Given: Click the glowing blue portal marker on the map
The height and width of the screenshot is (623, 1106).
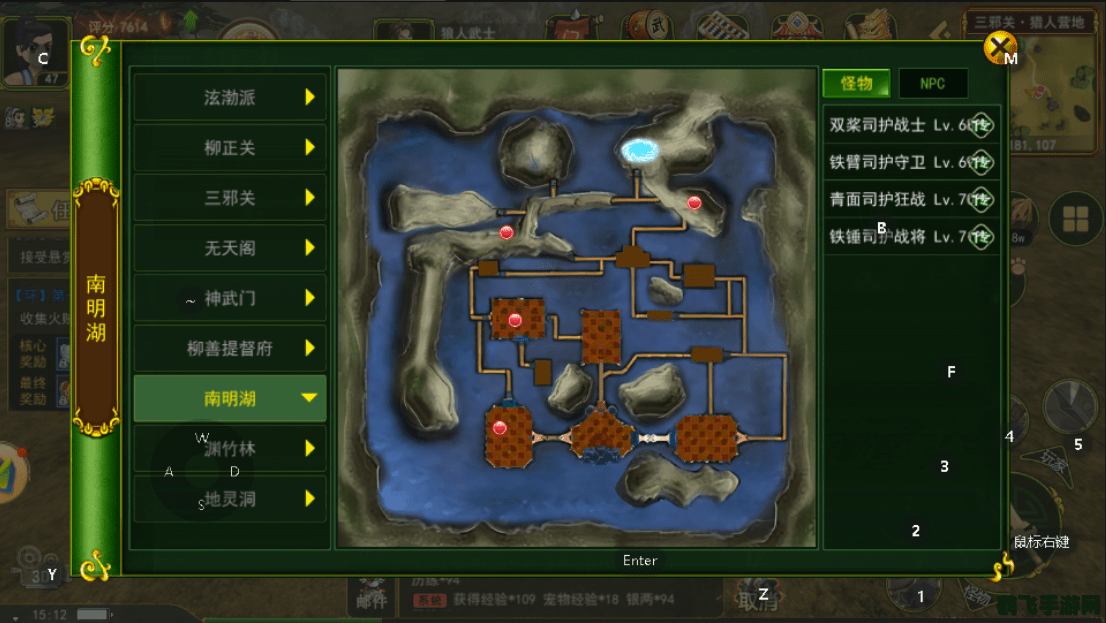Looking at the screenshot, I should pos(638,151).
